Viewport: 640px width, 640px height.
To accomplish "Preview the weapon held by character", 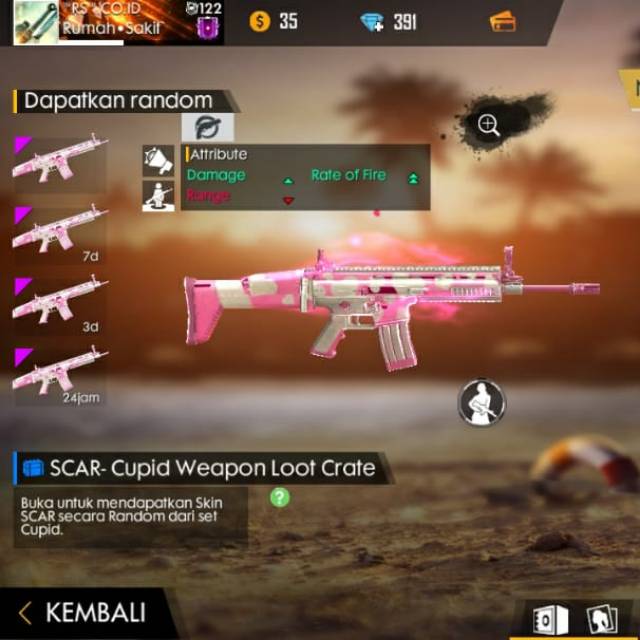I will coord(481,401).
